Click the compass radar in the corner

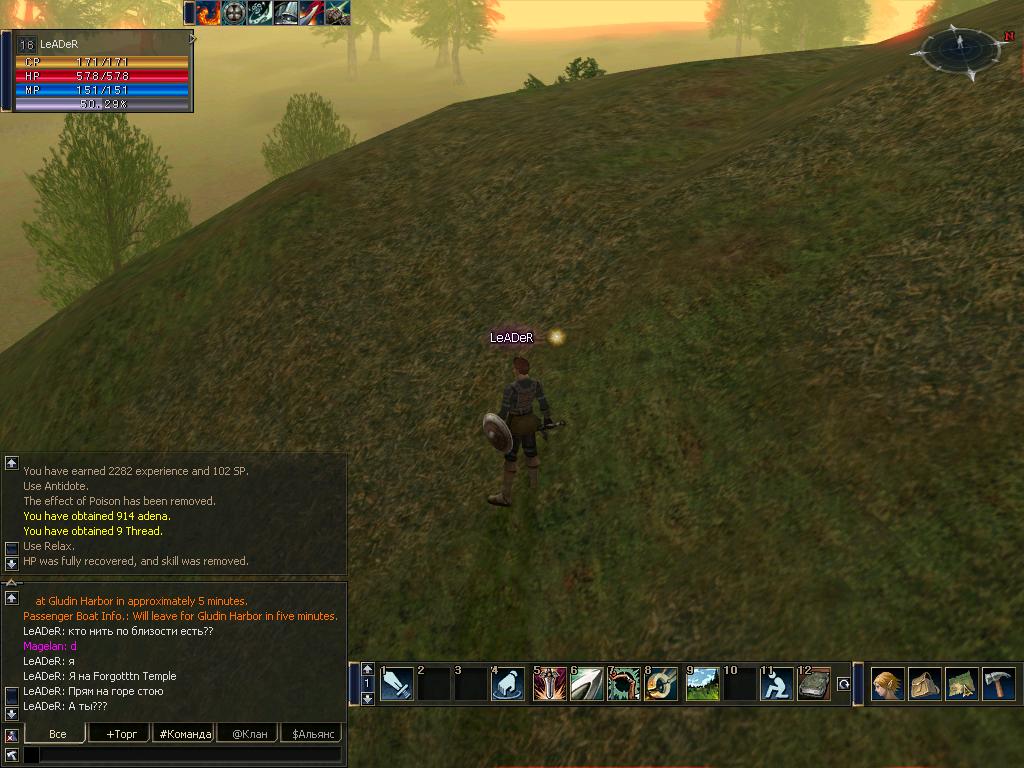958,49
